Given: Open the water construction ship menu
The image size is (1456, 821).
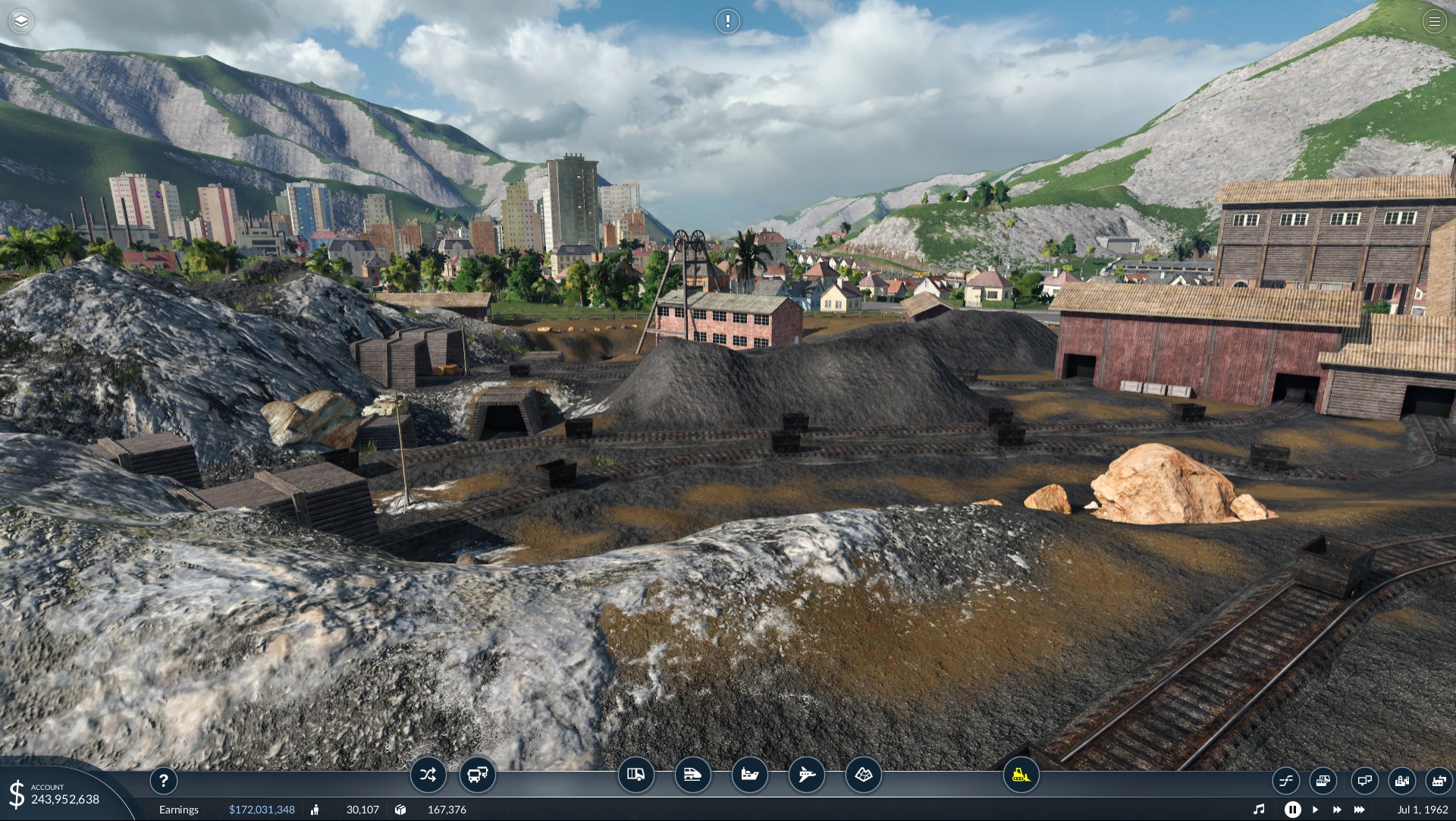Looking at the screenshot, I should point(749,775).
